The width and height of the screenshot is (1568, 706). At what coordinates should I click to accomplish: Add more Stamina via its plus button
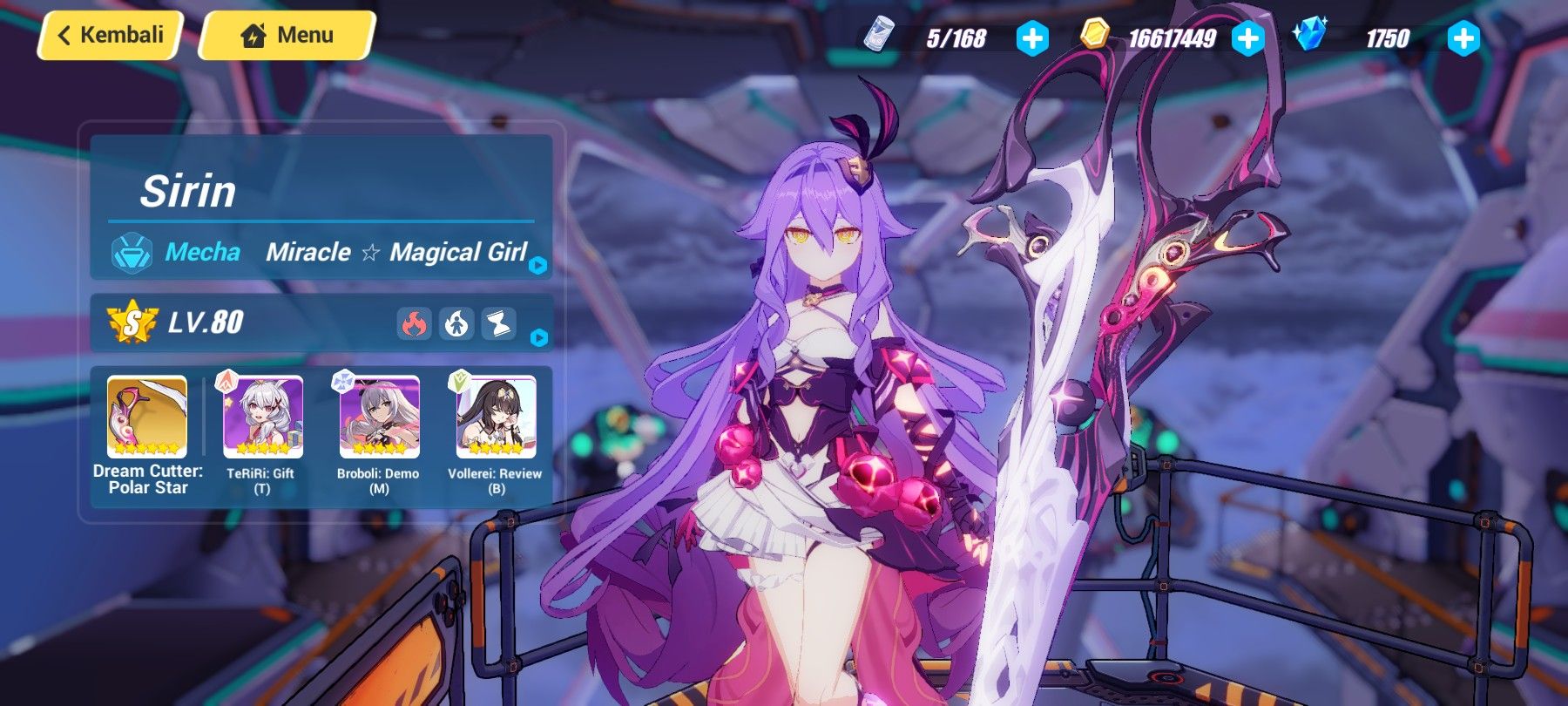pos(1031,36)
